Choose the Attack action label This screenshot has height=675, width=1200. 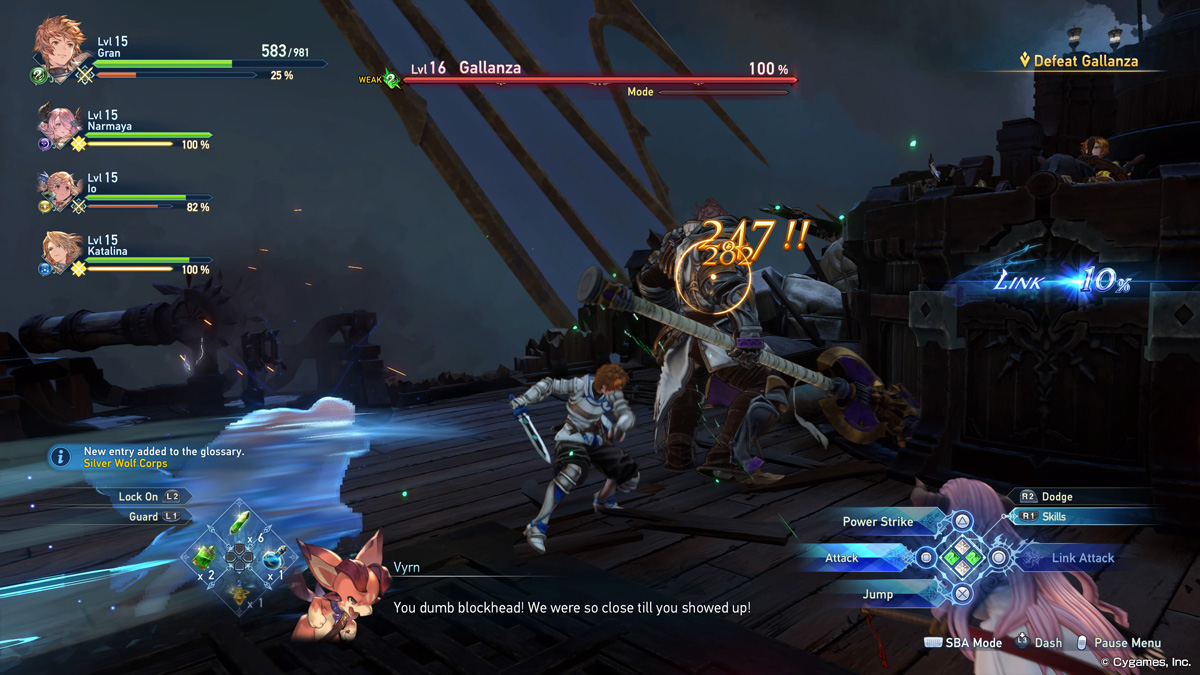click(842, 558)
